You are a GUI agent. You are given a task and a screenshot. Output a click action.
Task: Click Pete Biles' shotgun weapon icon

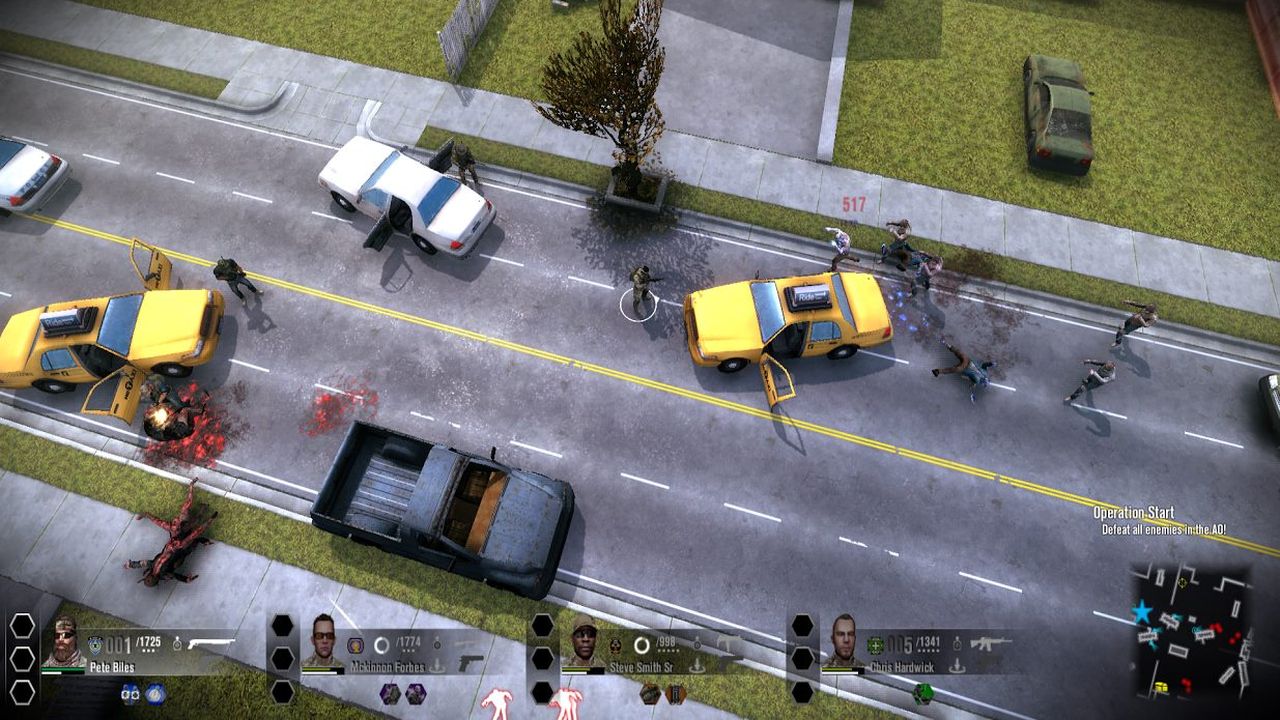(x=211, y=643)
